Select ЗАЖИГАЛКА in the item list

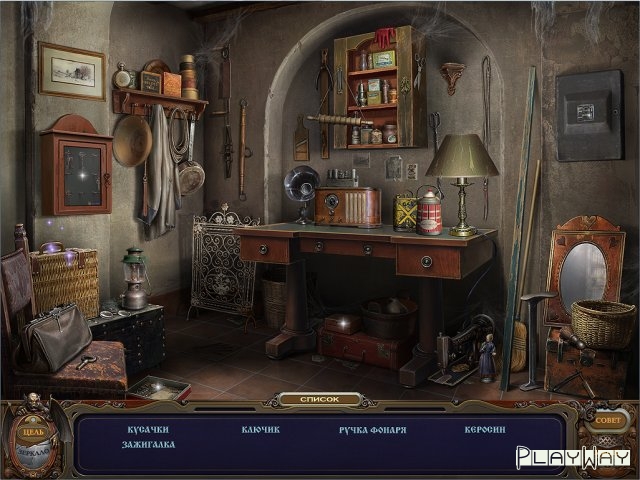pos(149,444)
